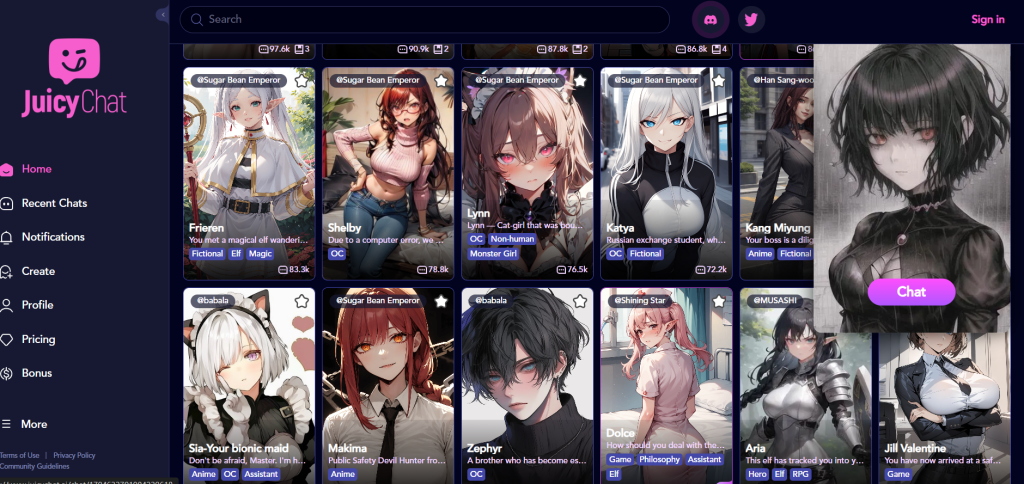
Task: Open the Terms of Use link
Action: [20, 455]
